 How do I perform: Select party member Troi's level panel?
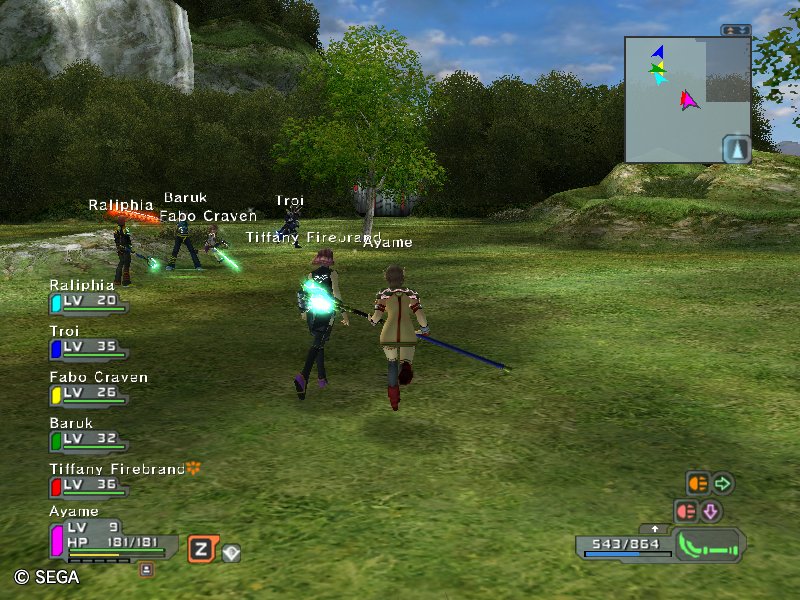point(88,348)
